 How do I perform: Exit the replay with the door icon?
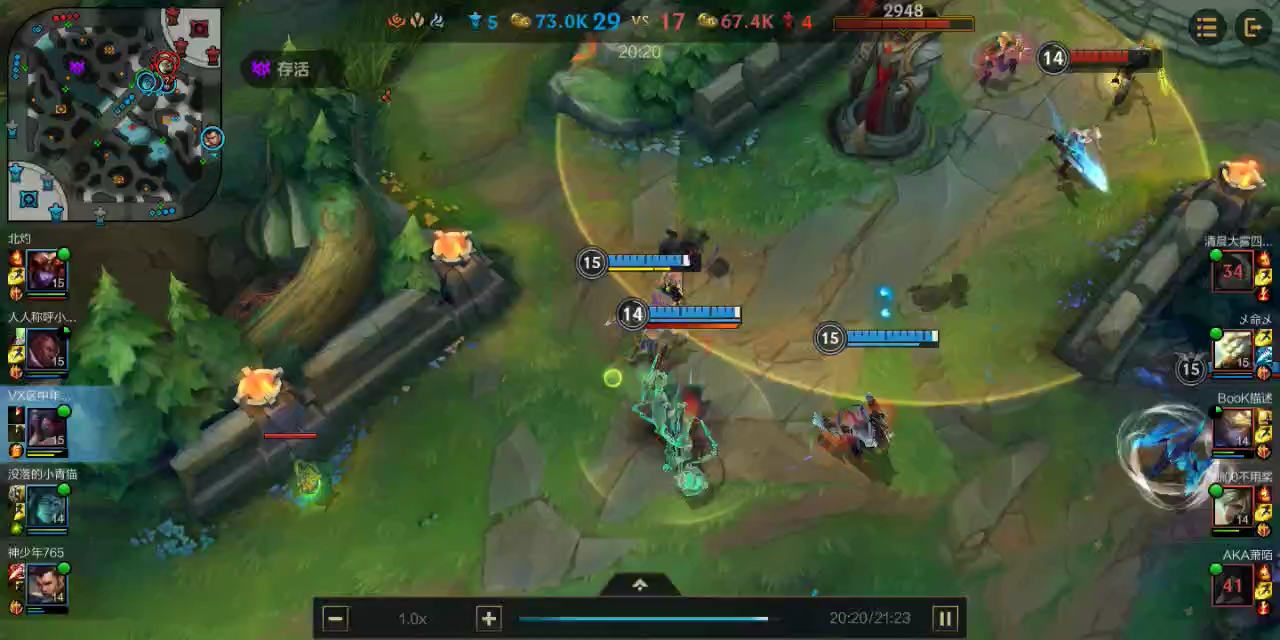(x=1252, y=28)
